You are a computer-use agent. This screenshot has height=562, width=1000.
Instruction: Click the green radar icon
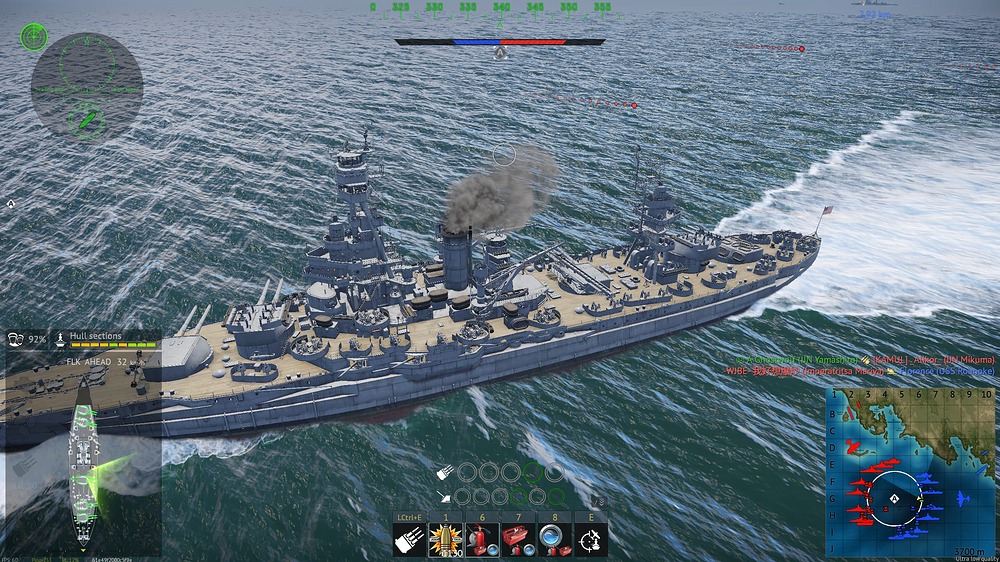33,38
